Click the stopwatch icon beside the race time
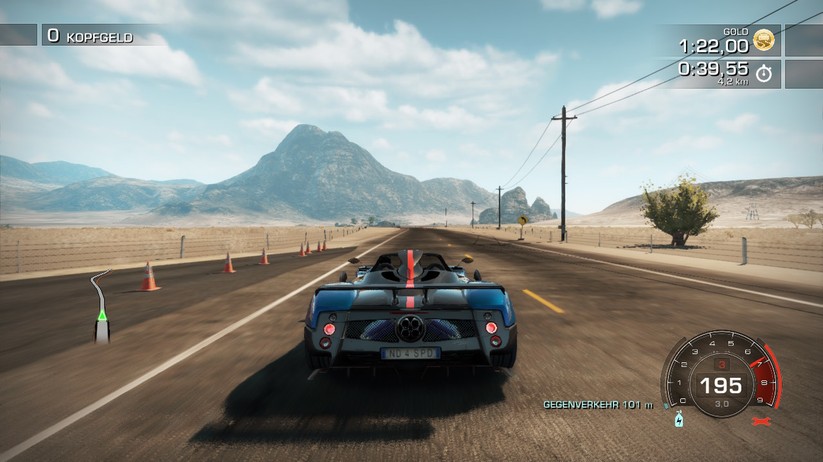823x462 pixels. point(764,73)
